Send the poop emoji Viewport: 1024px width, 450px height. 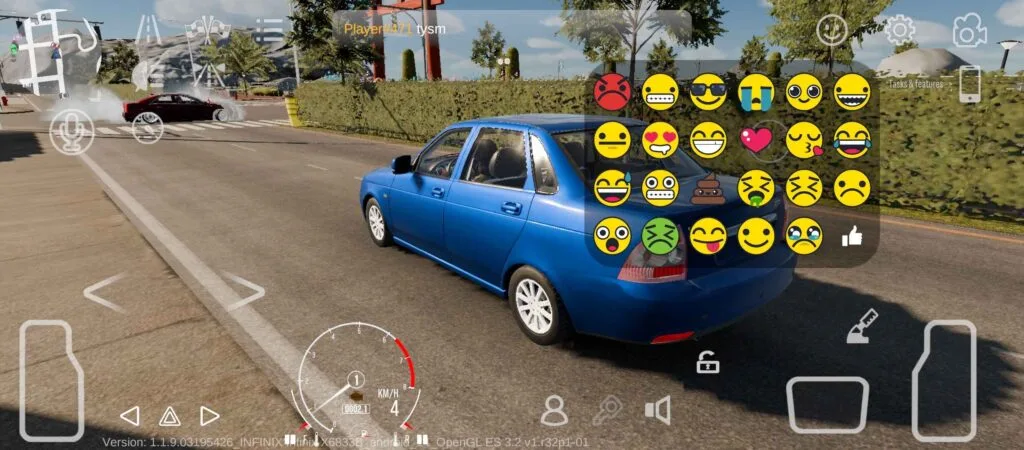(x=708, y=188)
